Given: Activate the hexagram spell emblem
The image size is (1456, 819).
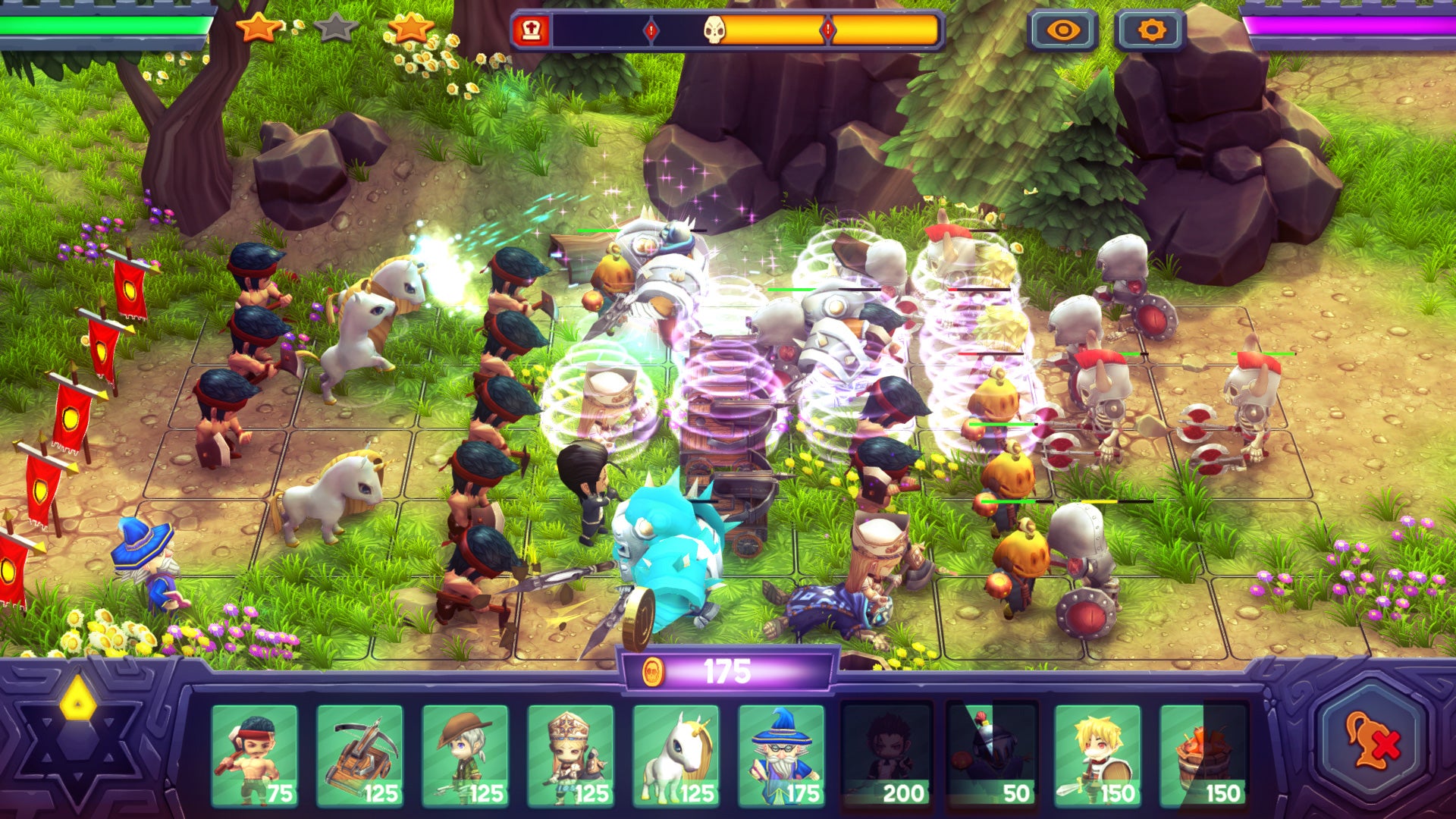Looking at the screenshot, I should click(x=78, y=739).
